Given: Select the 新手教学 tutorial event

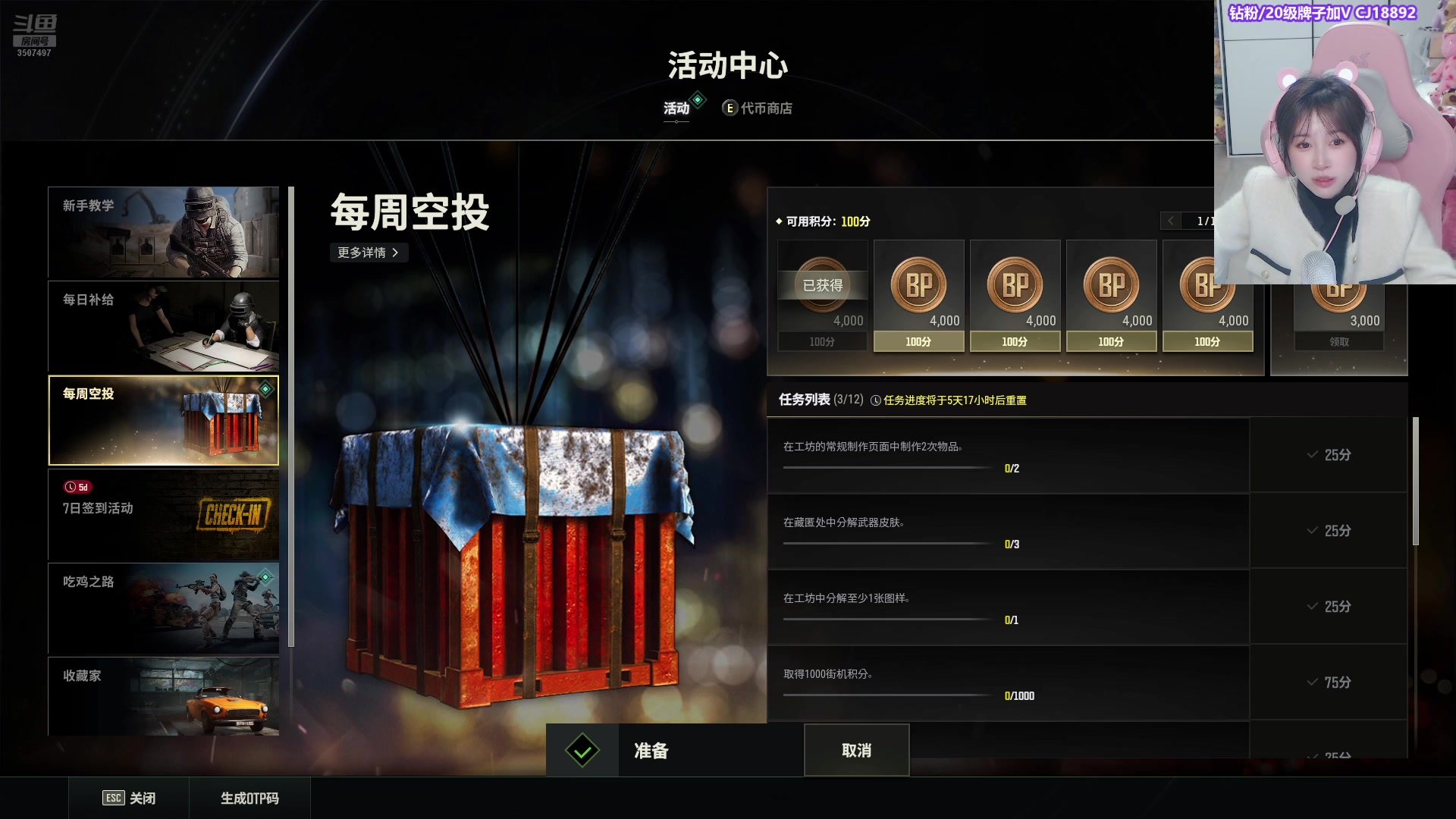Looking at the screenshot, I should (163, 232).
